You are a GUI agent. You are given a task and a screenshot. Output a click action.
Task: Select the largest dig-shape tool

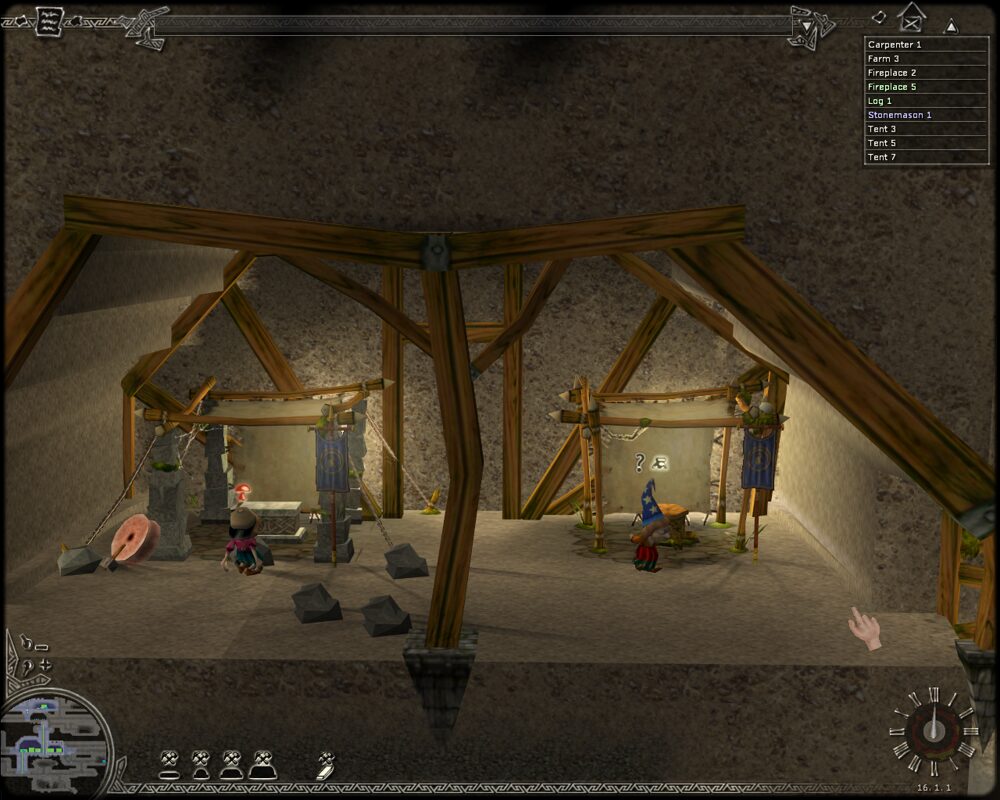262,765
